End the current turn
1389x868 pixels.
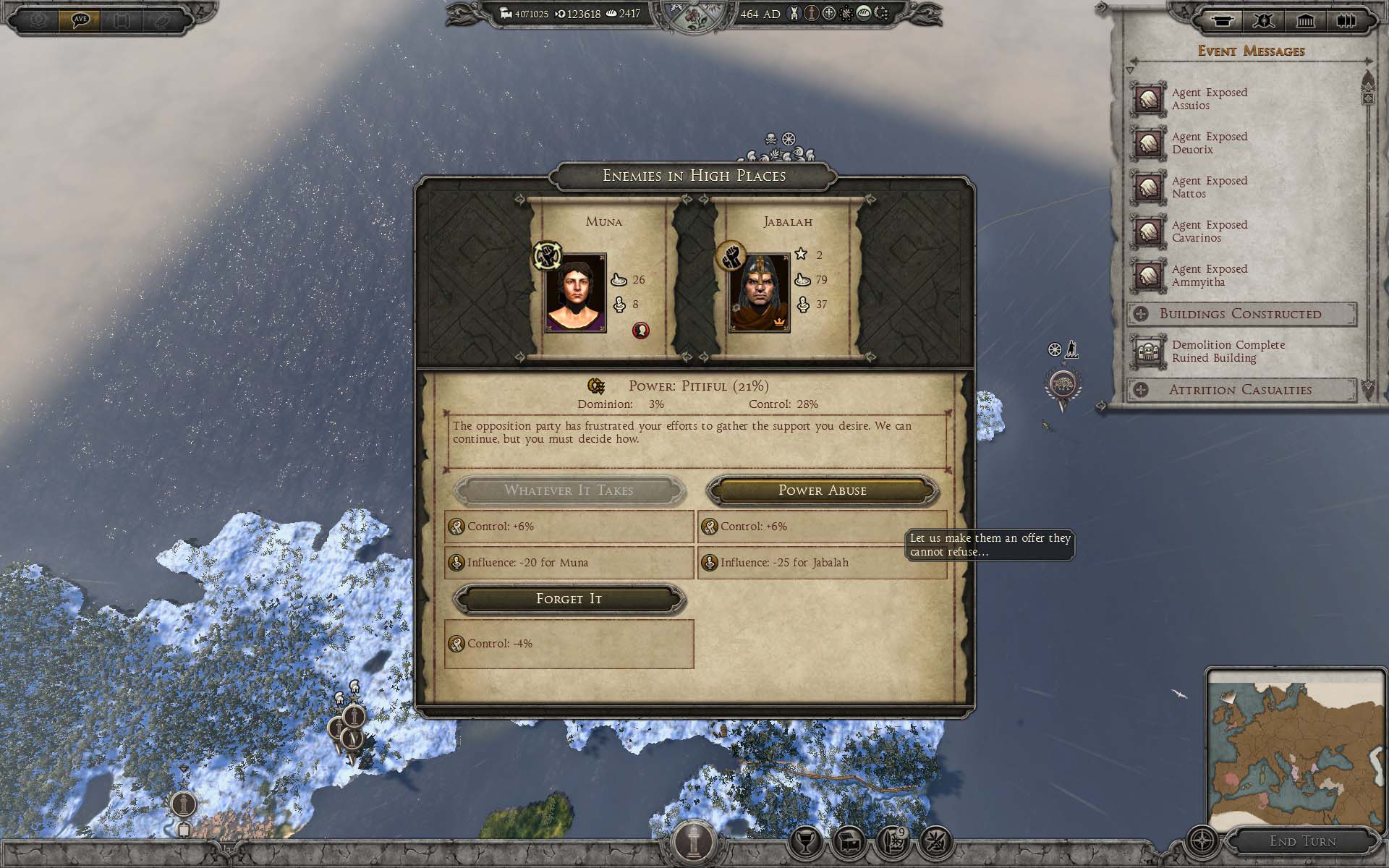[1302, 841]
